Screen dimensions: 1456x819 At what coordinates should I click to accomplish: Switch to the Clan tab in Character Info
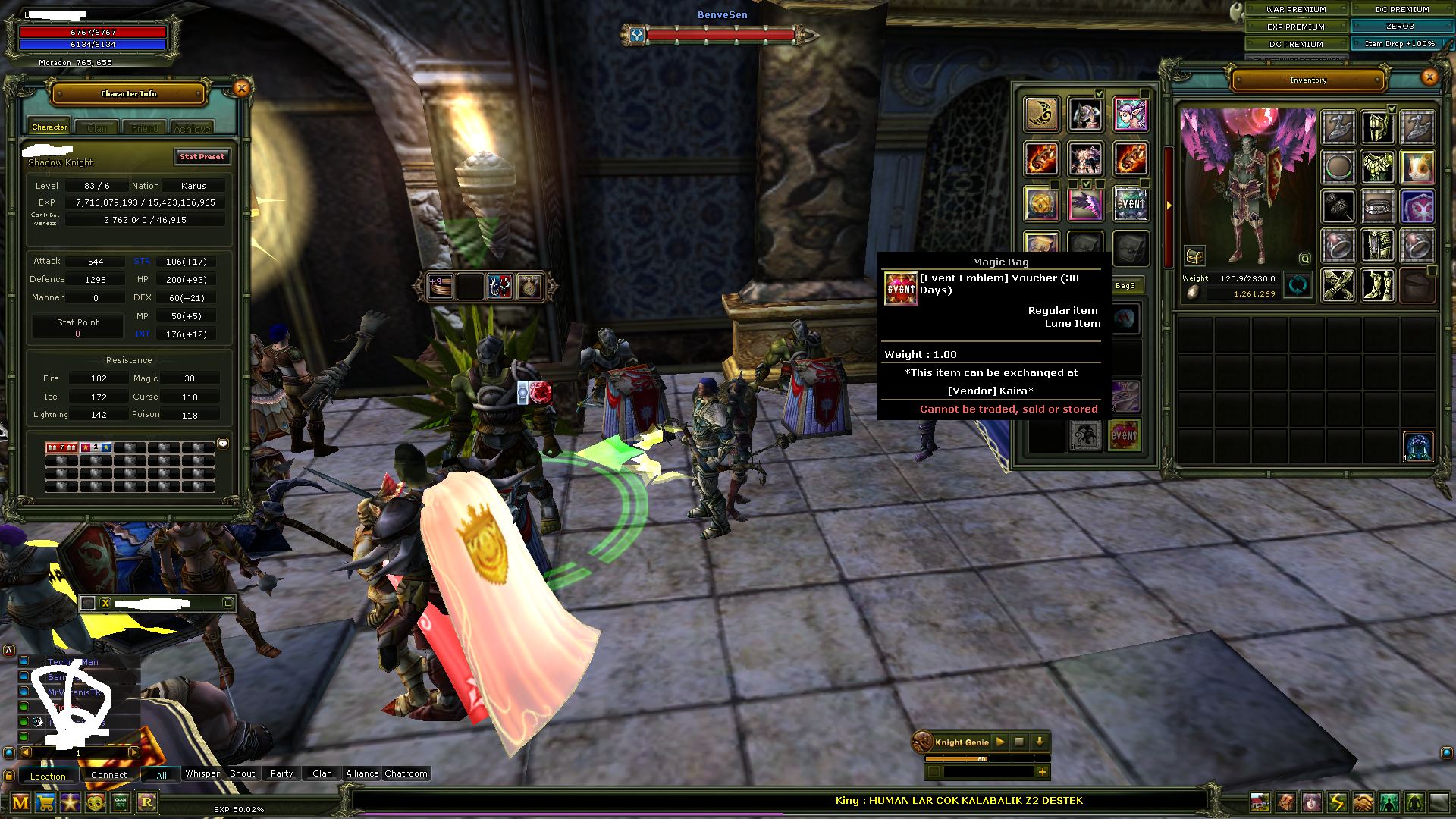coord(97,128)
